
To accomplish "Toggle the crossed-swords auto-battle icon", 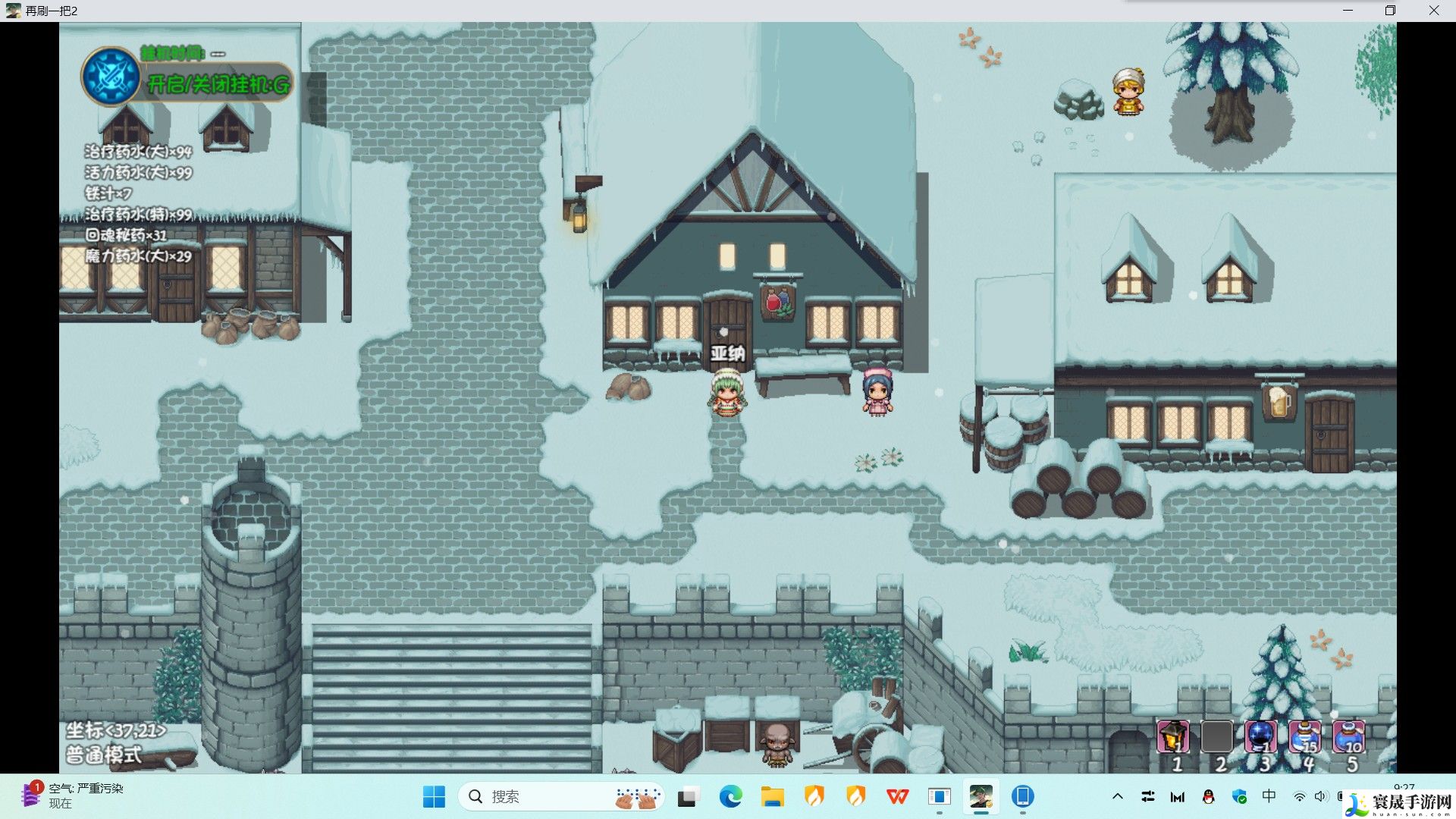I will (111, 77).
